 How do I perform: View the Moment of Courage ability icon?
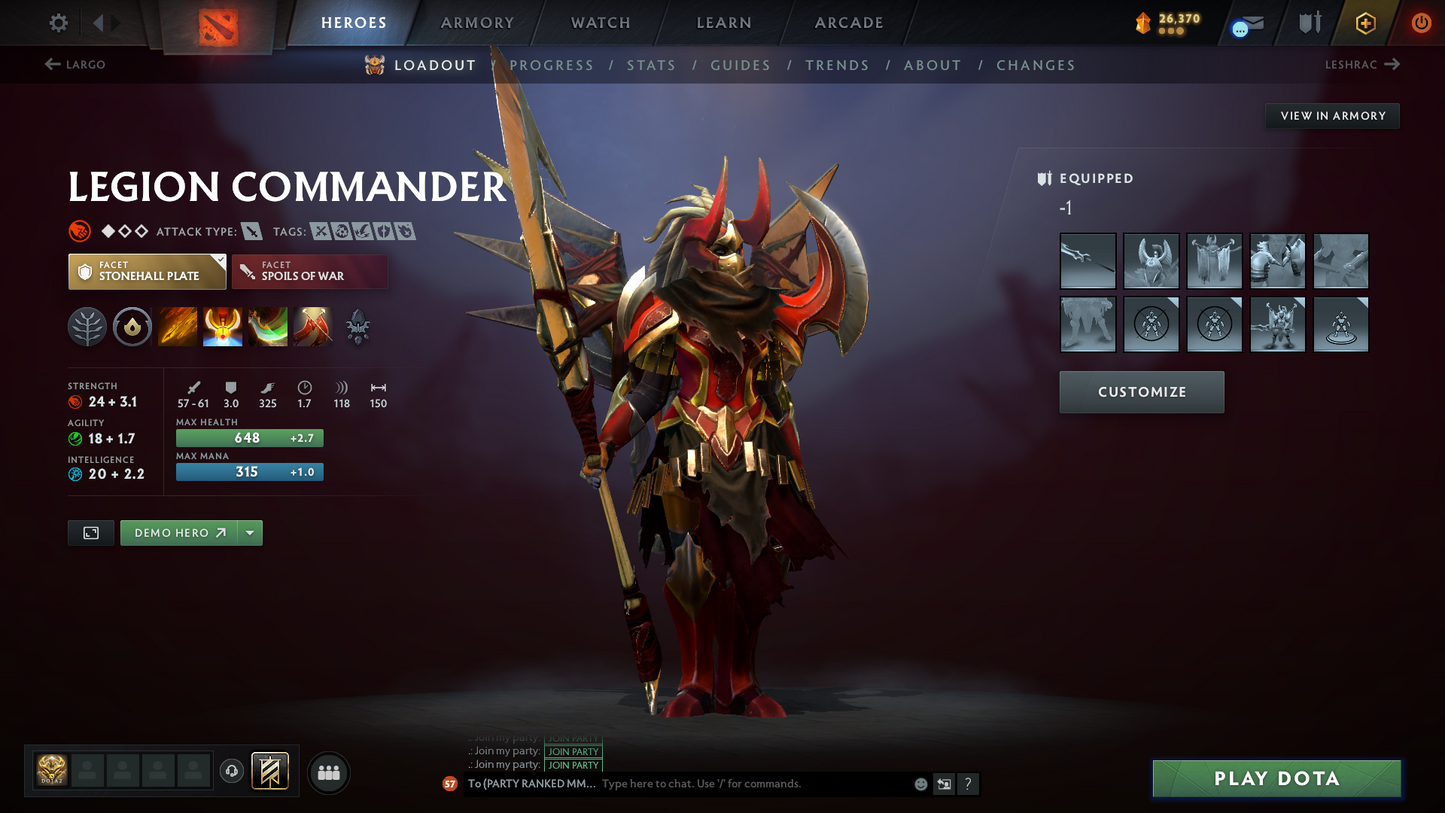[x=267, y=326]
